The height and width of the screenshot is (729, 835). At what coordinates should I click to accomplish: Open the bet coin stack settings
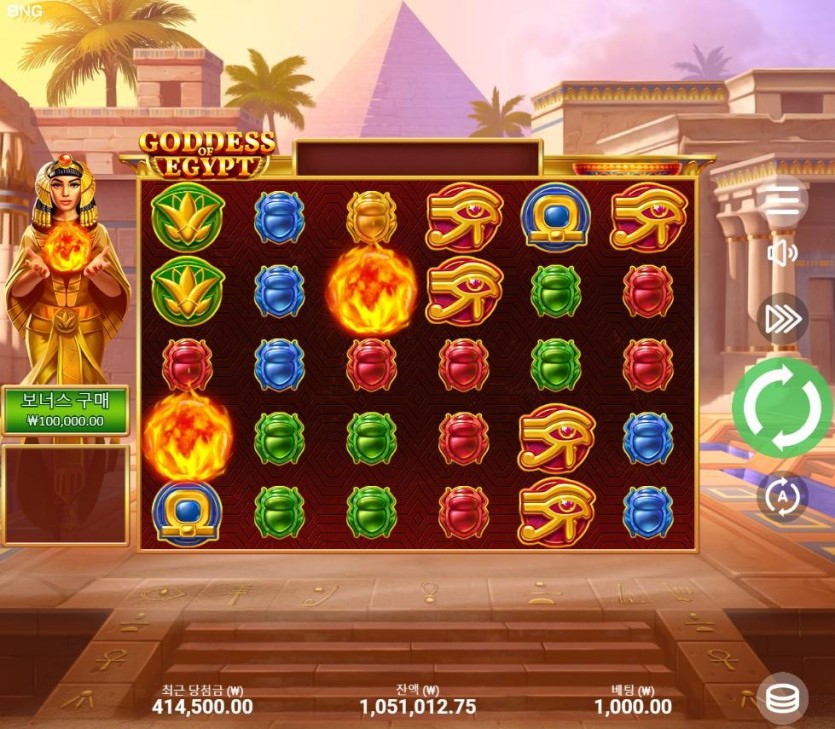point(786,699)
